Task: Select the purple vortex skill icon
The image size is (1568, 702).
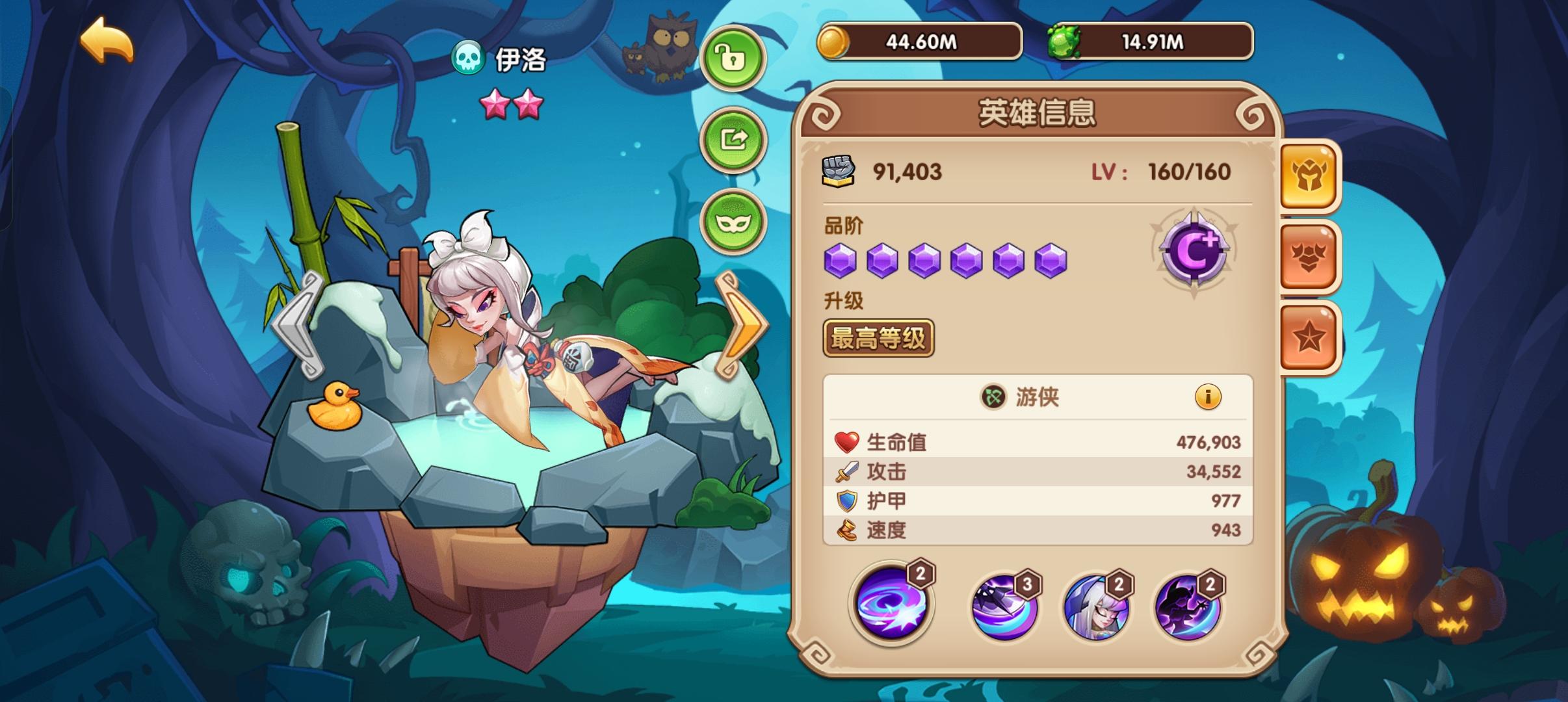Action: pyautogui.click(x=892, y=606)
